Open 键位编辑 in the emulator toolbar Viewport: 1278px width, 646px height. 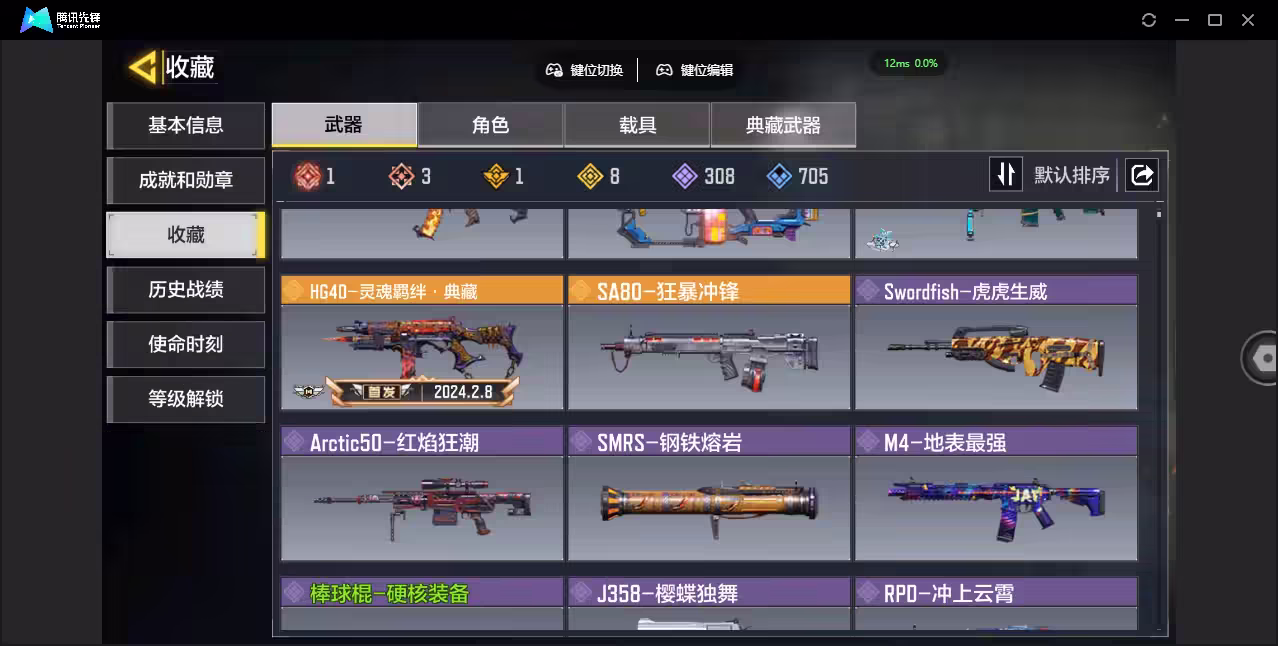point(695,70)
